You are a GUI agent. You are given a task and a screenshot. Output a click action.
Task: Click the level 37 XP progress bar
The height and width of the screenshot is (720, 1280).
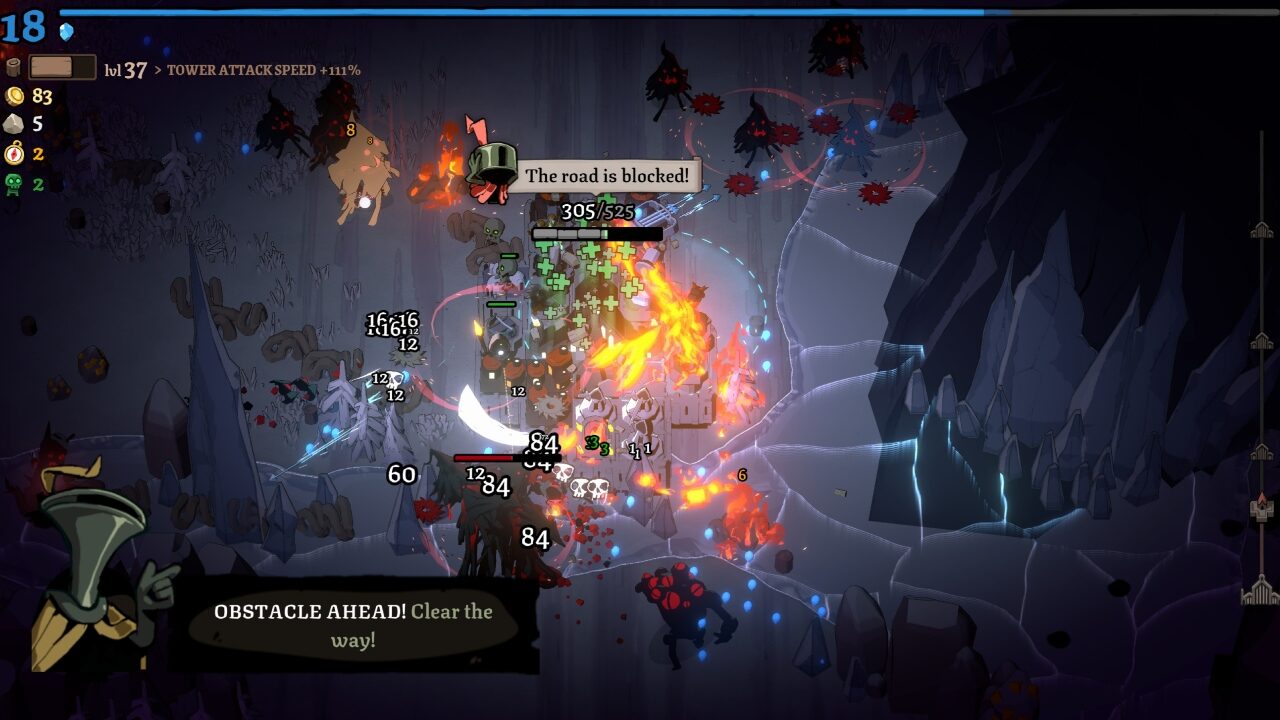(62, 68)
